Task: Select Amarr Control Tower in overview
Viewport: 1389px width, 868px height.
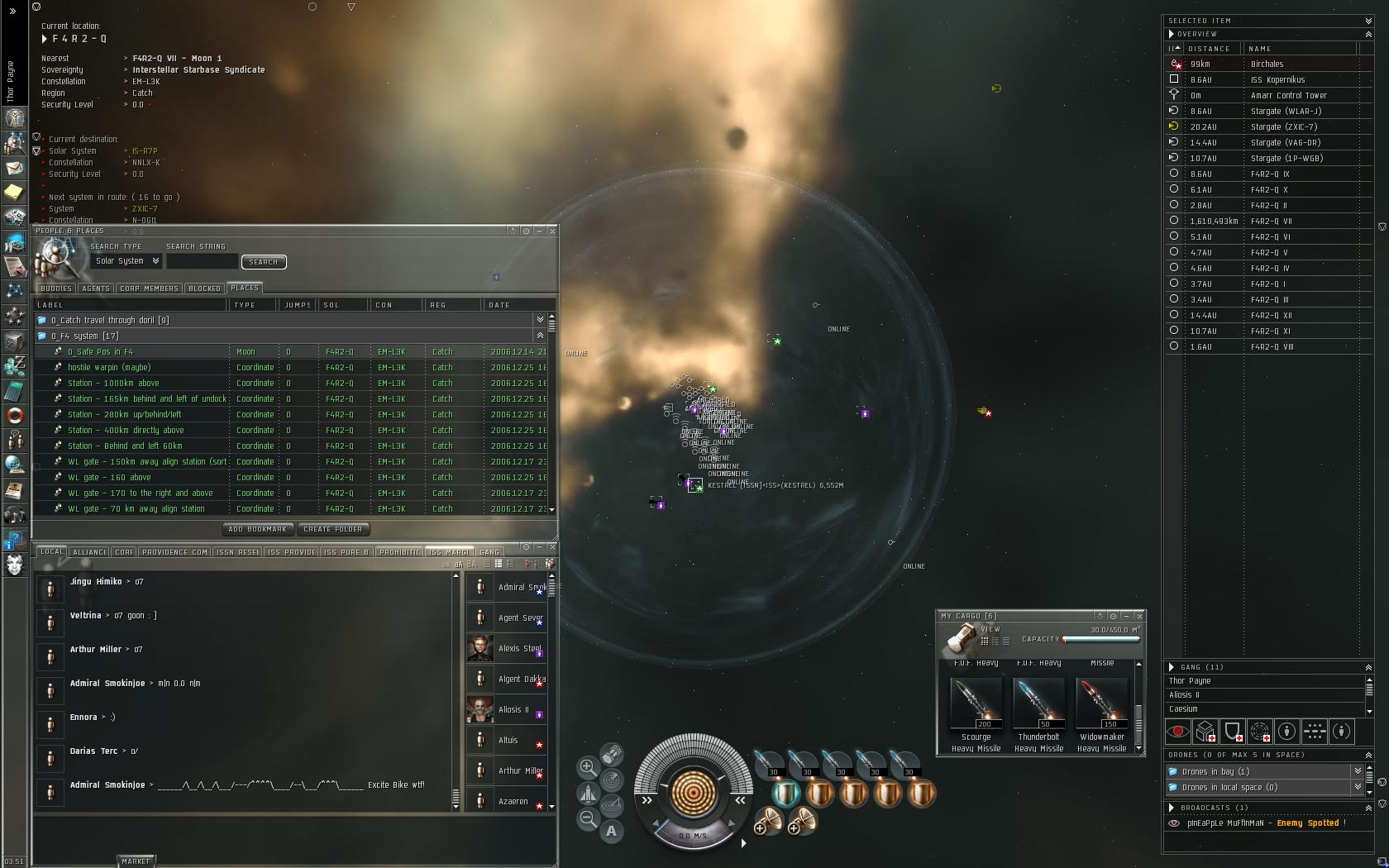Action: pos(1288,96)
